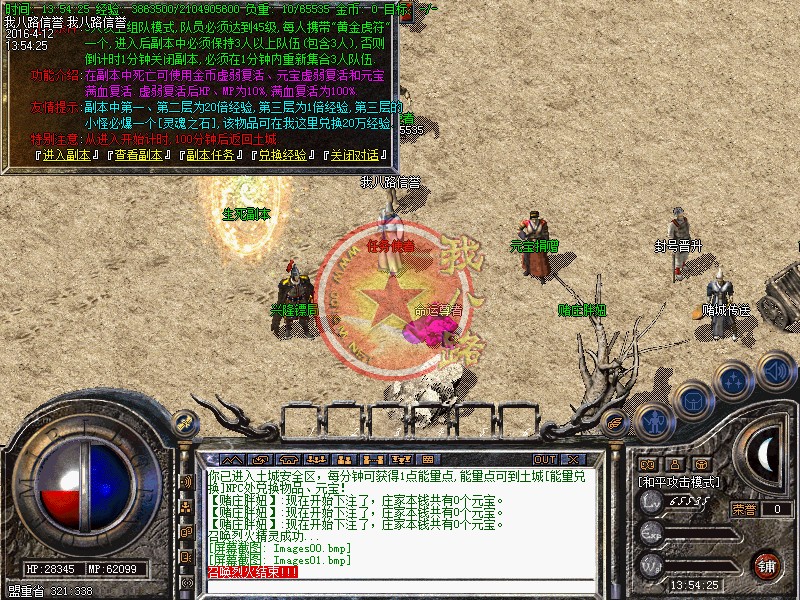This screenshot has height=600, width=800.
Task: Click the red 铺 shop button
Action: click(x=767, y=565)
